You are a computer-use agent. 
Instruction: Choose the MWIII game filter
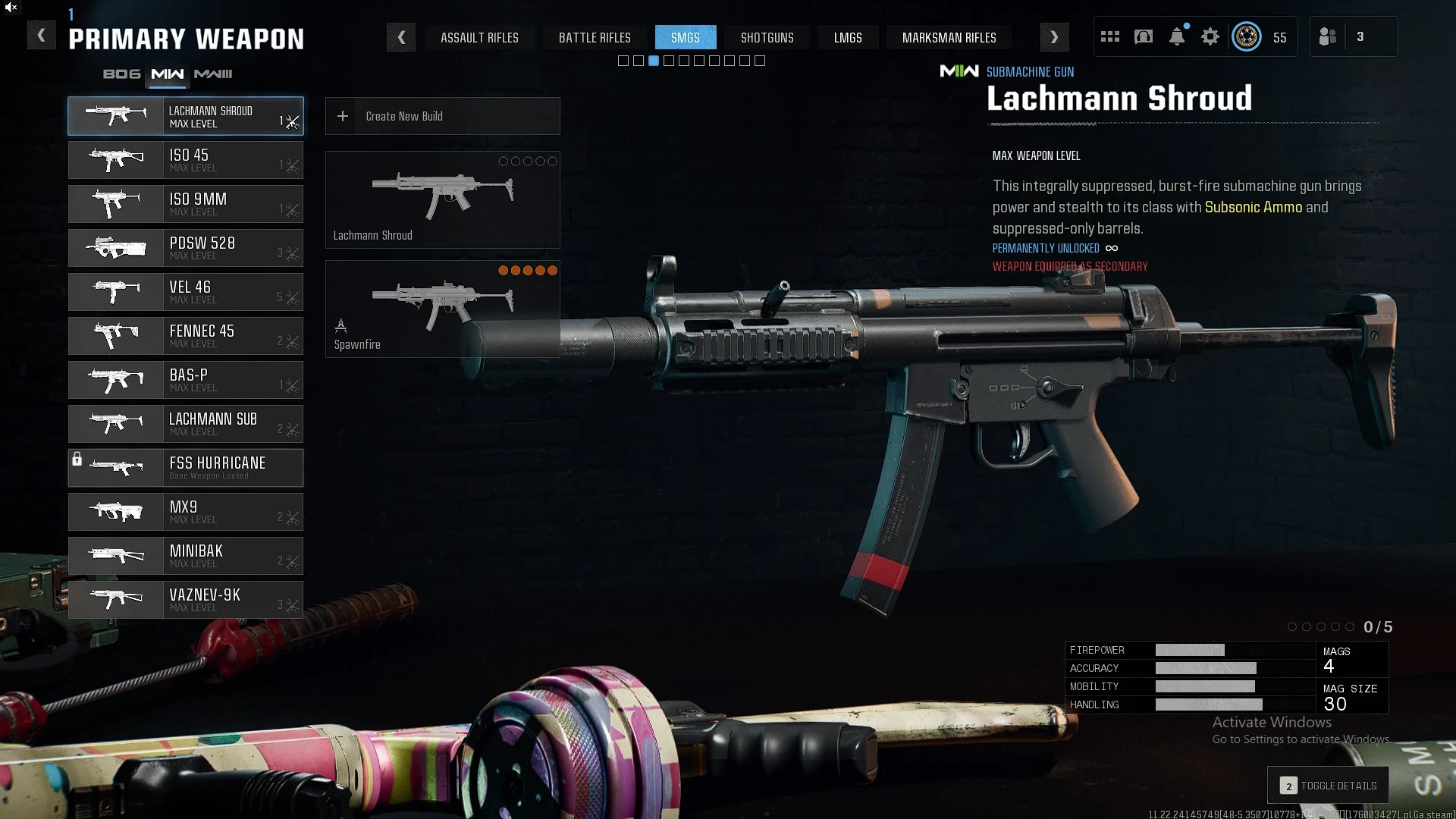(213, 74)
